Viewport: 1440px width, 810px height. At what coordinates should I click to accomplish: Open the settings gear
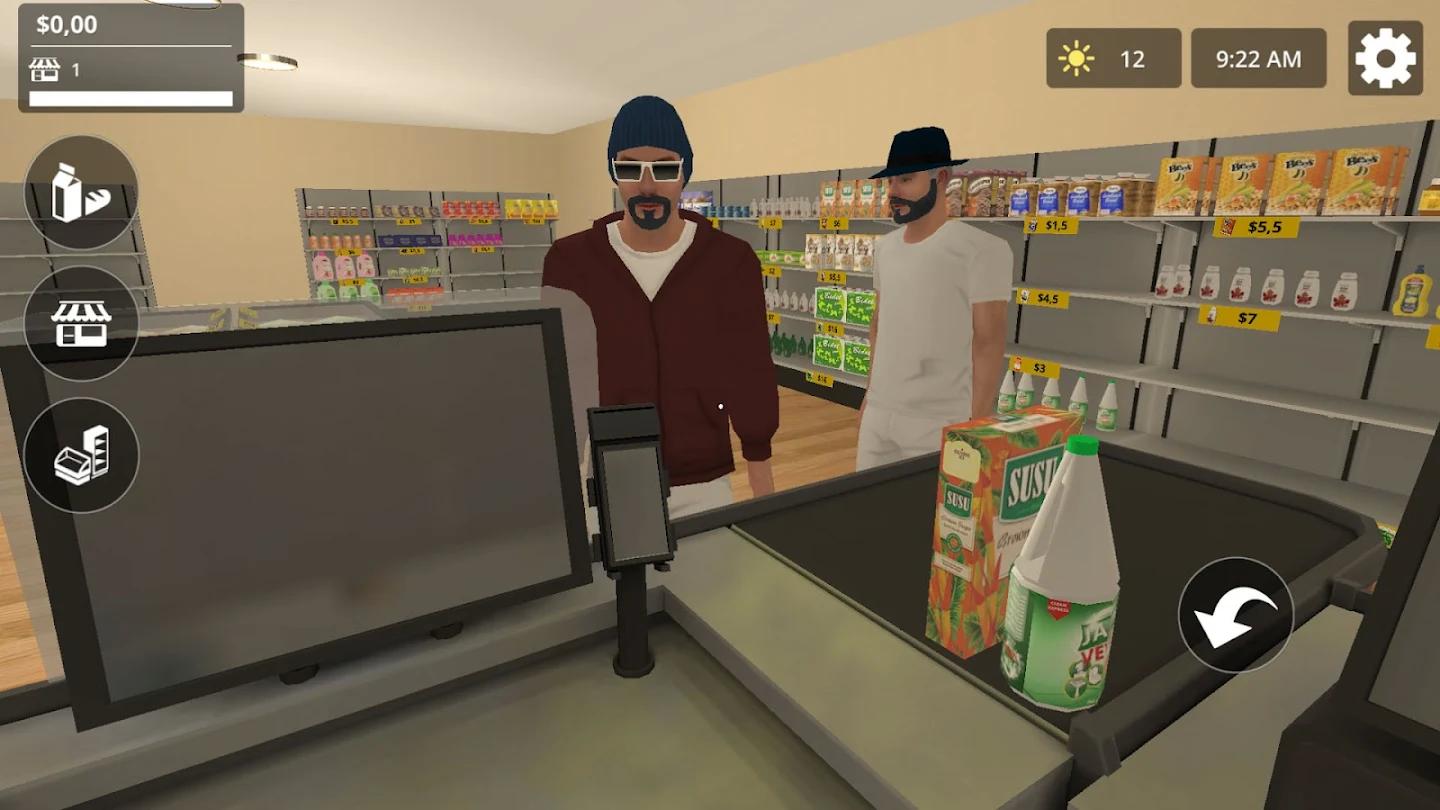1385,59
